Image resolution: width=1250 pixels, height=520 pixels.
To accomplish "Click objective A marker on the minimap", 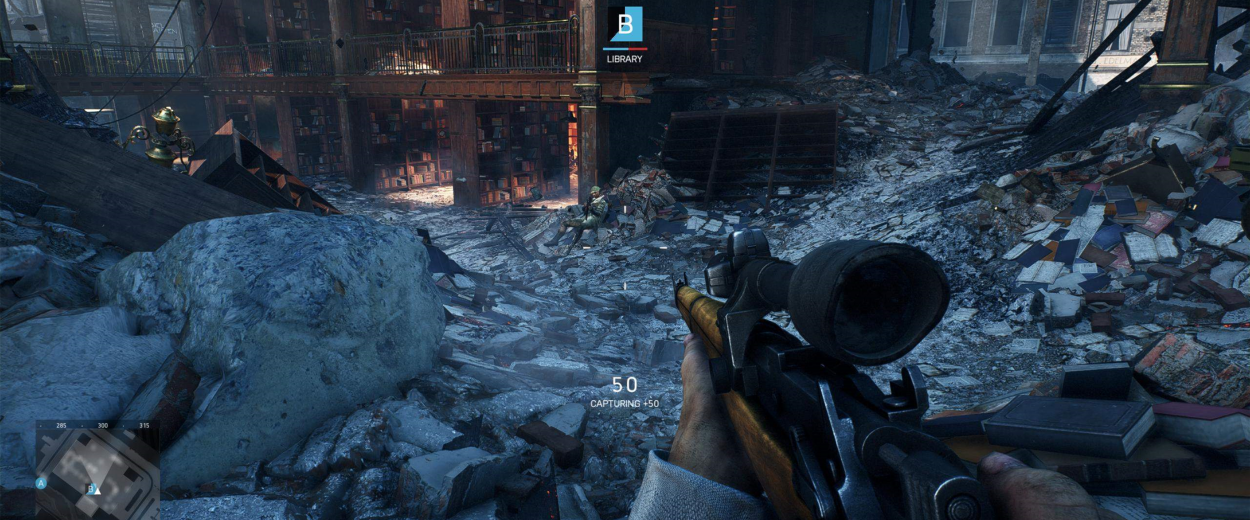I will (41, 483).
